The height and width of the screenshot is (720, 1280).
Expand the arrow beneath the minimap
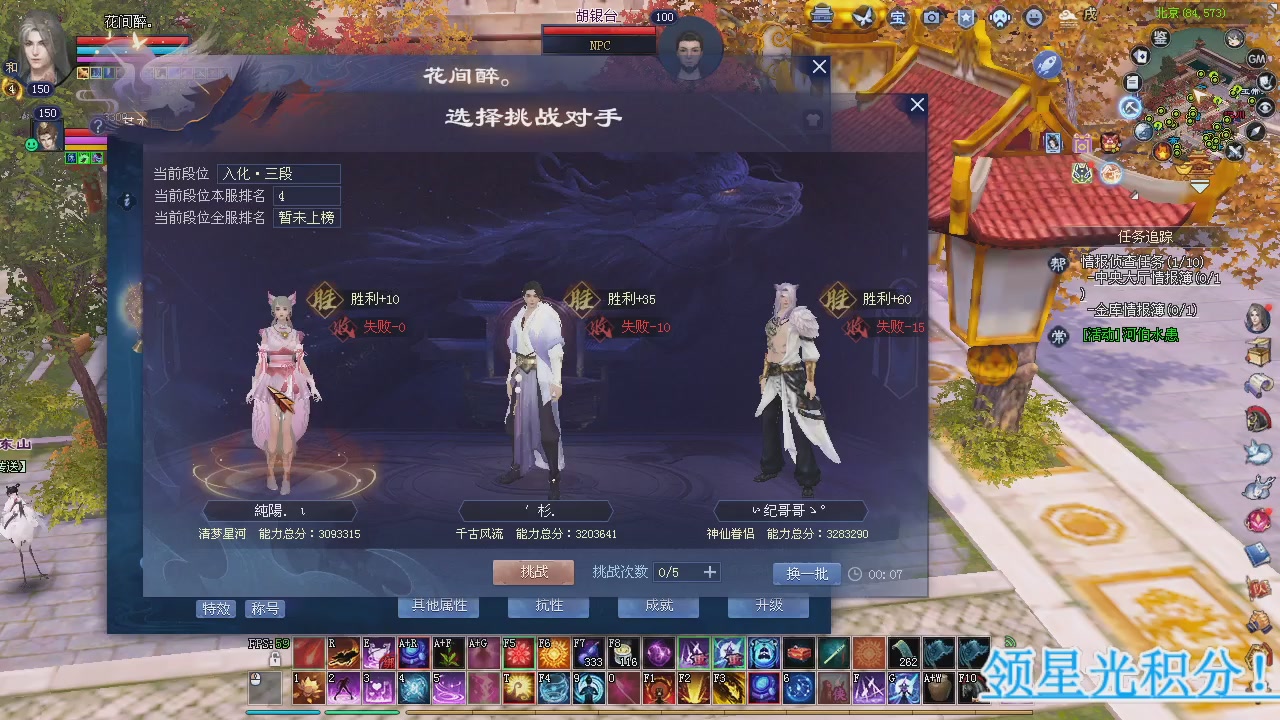click(x=1199, y=185)
